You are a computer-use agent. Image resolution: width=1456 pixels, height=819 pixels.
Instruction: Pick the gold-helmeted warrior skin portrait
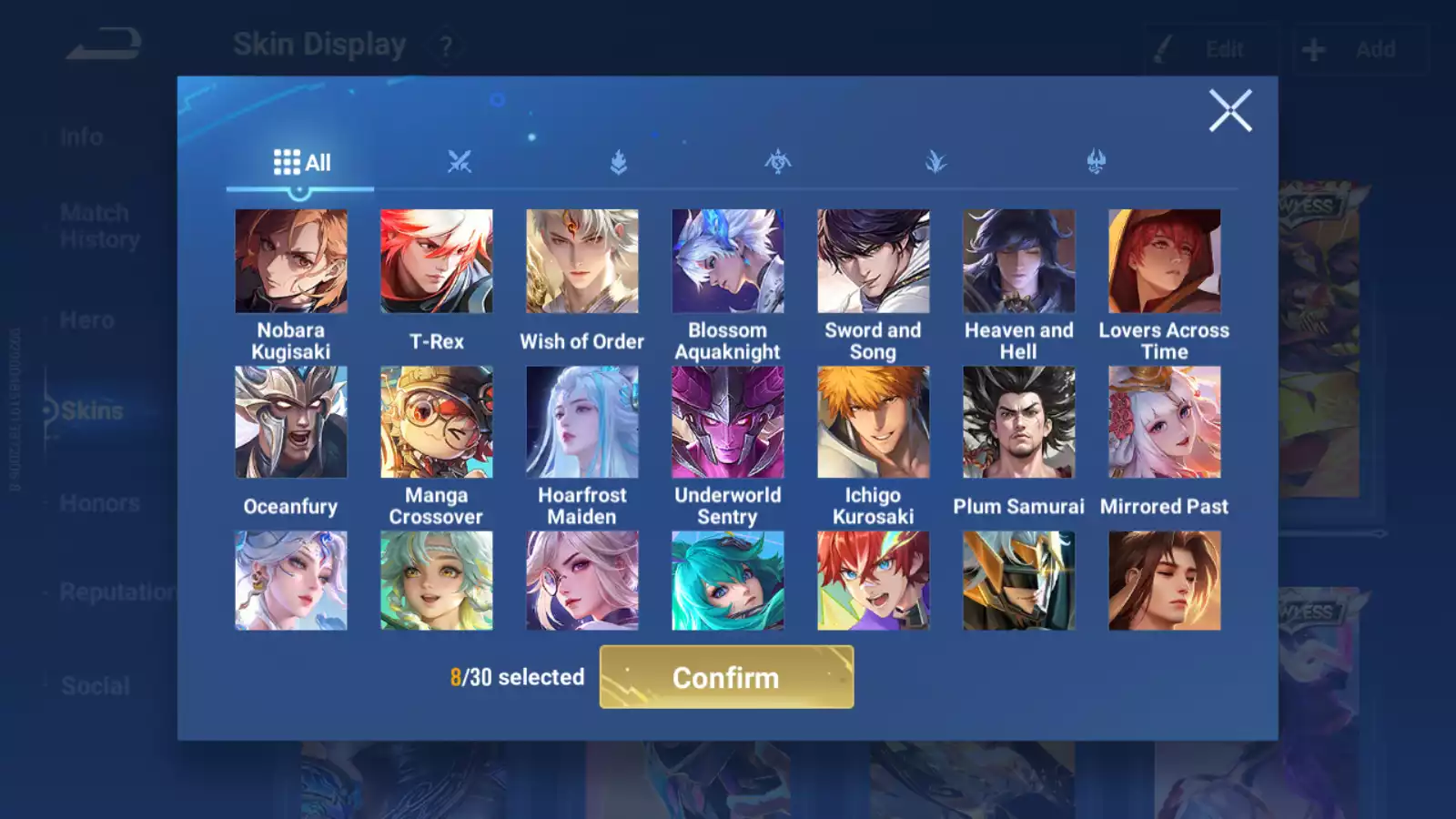(x=1019, y=581)
